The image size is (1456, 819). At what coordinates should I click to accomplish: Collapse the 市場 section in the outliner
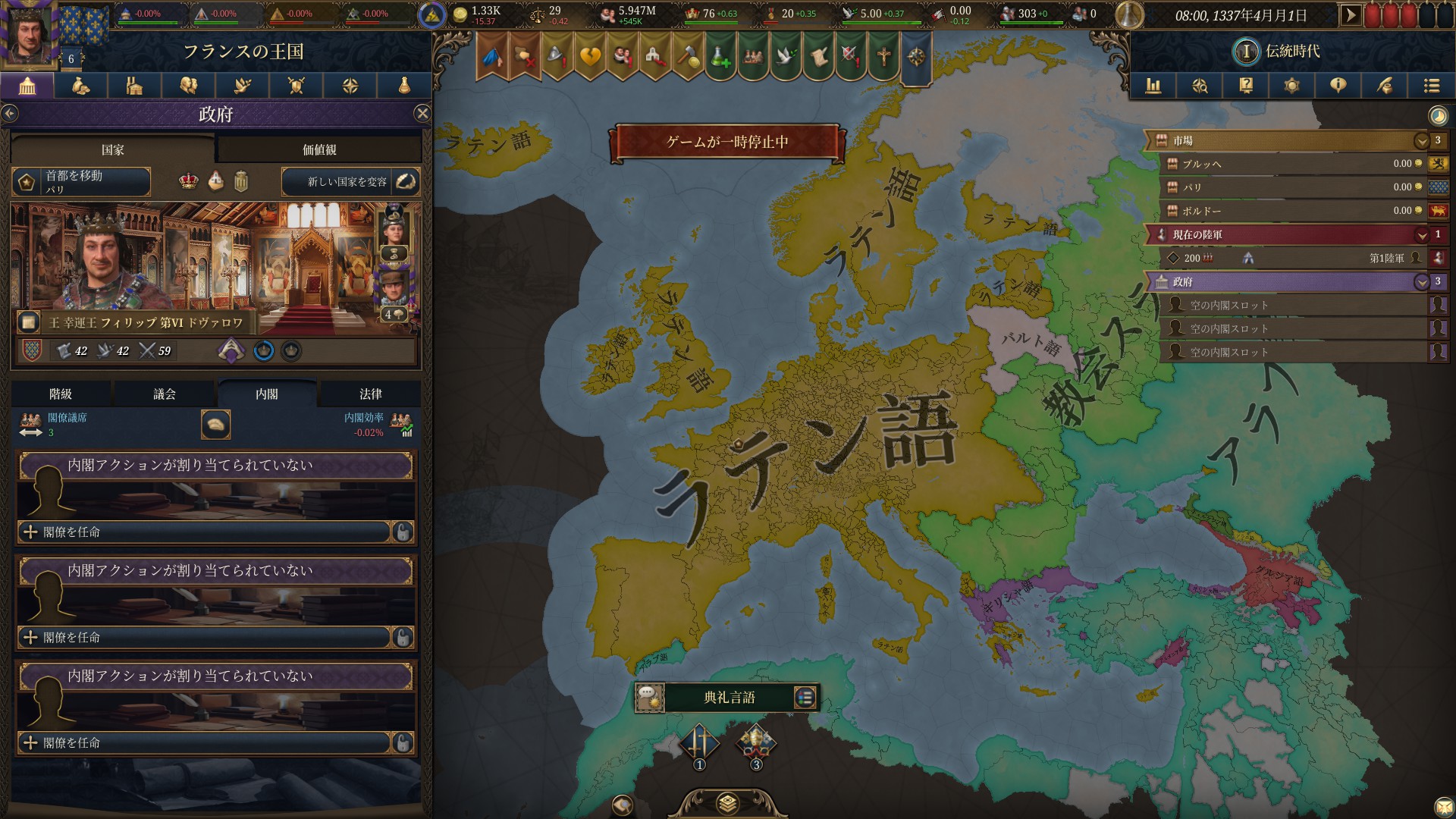click(1421, 140)
